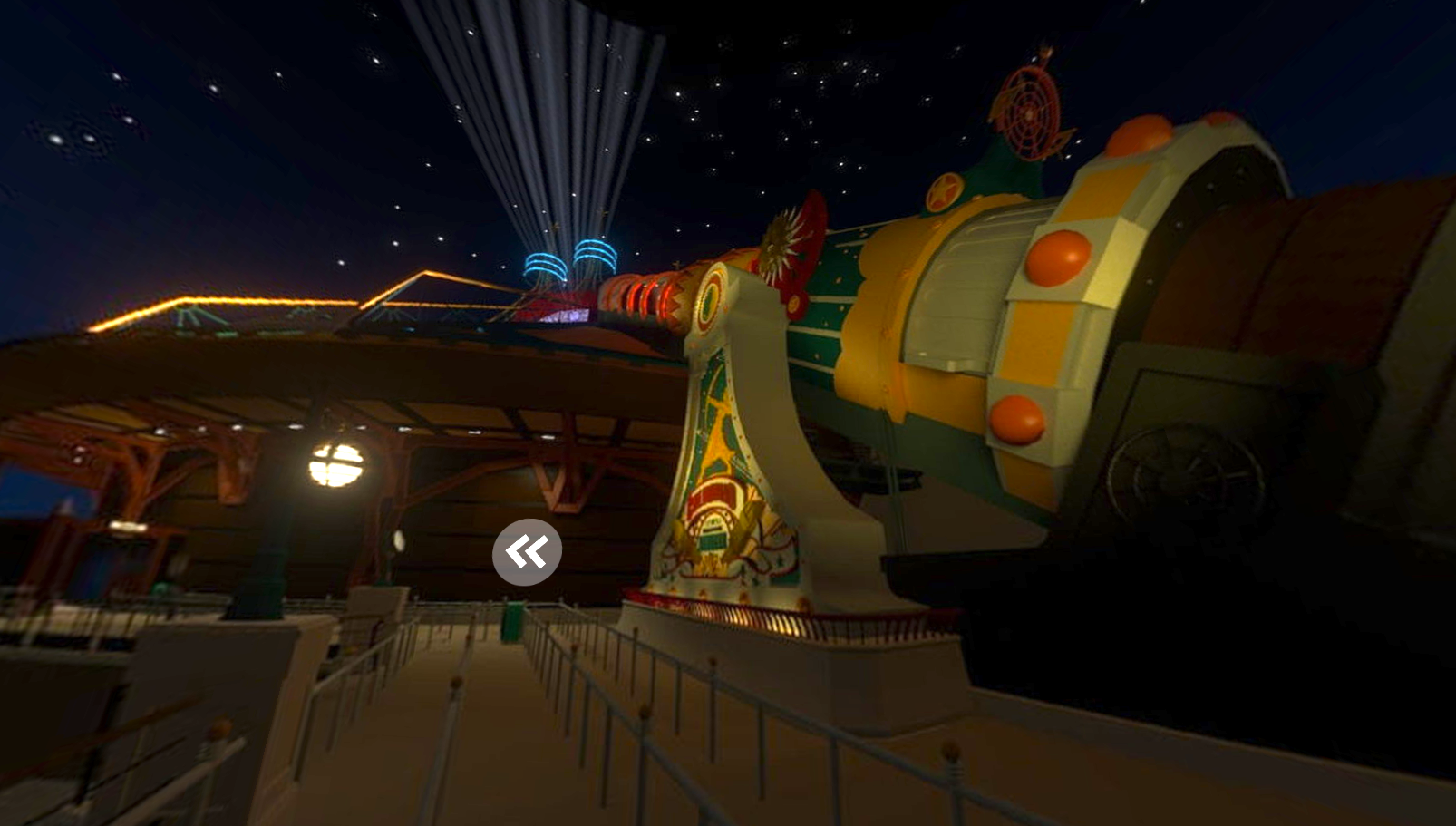This screenshot has height=826, width=1456.
Task: Click the double-arrow navigation button
Action: [x=527, y=551]
